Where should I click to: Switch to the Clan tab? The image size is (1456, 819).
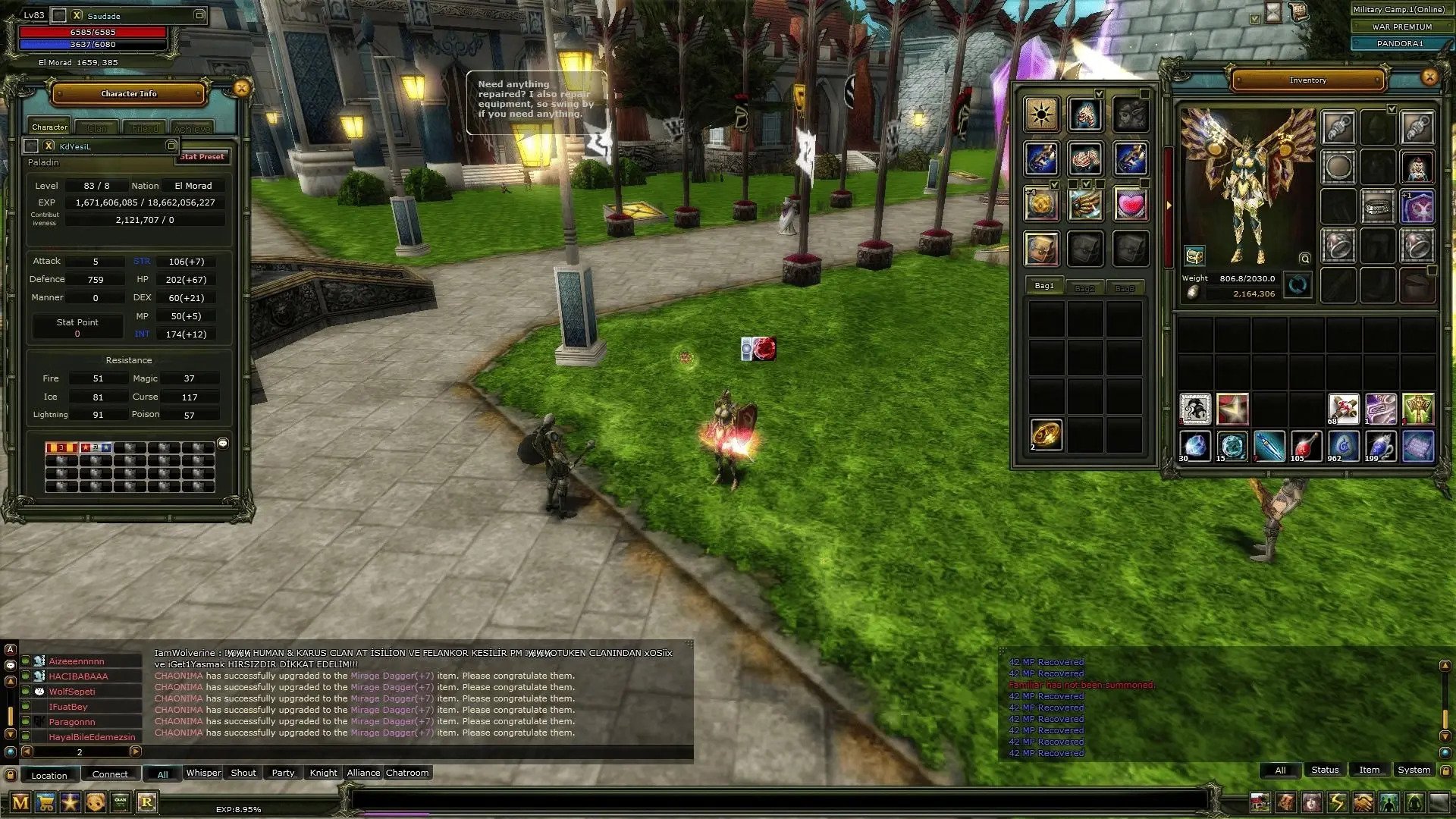tap(97, 128)
